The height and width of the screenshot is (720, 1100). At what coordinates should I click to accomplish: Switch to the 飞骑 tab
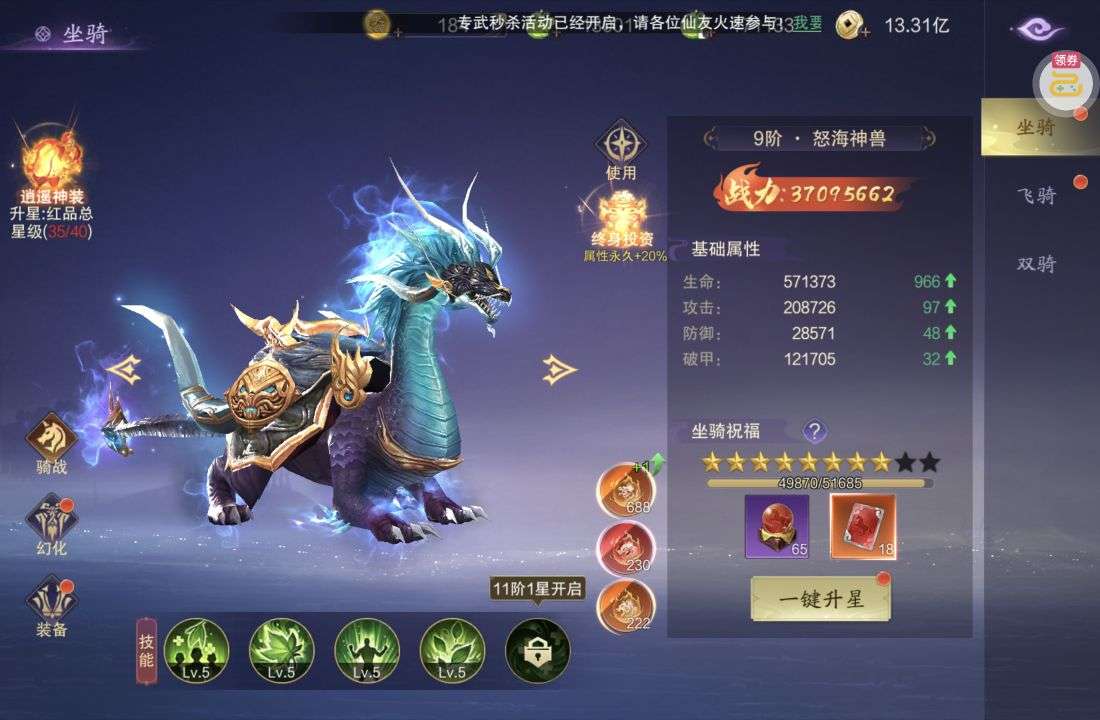click(x=1036, y=195)
